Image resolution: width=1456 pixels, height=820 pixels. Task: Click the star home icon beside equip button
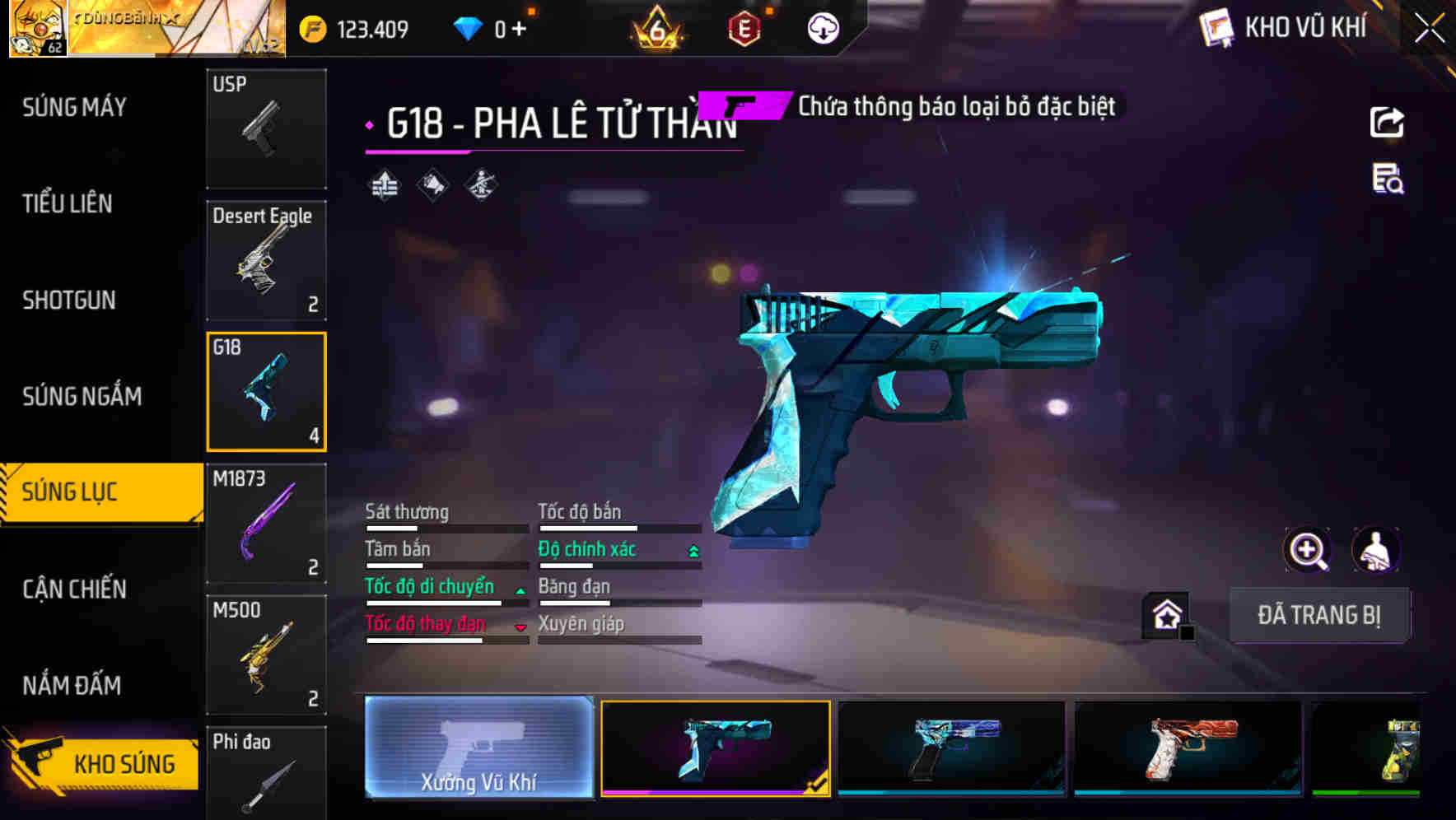1164,614
